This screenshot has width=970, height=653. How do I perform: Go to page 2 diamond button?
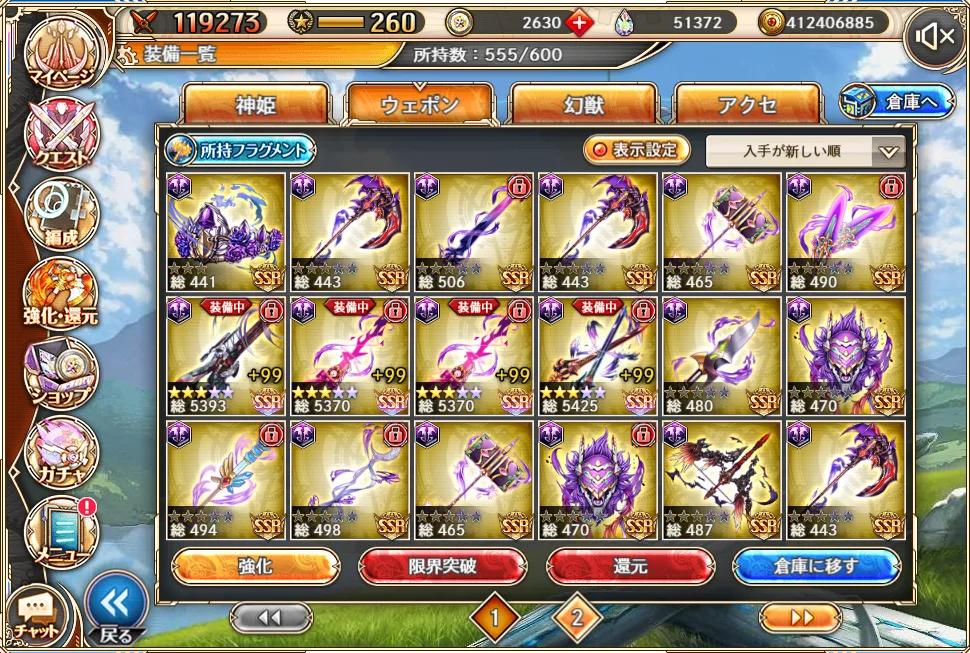coord(576,617)
